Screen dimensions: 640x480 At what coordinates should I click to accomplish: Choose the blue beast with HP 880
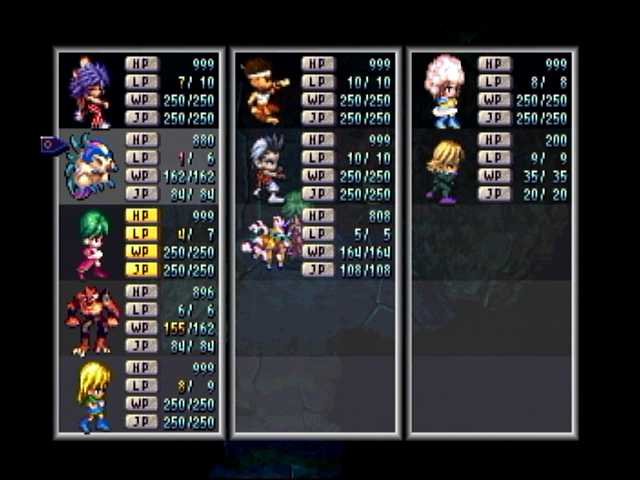coord(93,167)
